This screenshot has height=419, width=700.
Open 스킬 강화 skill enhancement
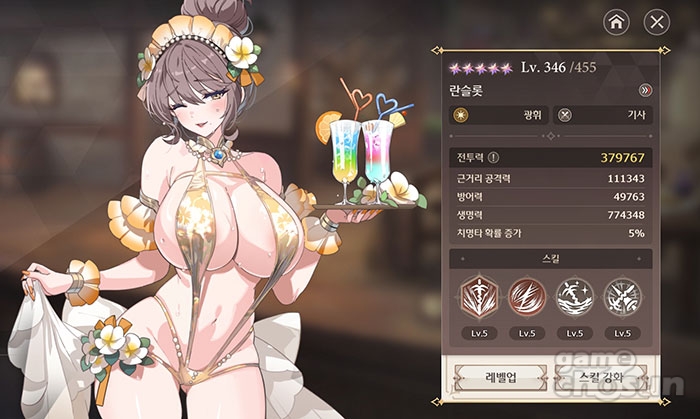(599, 379)
